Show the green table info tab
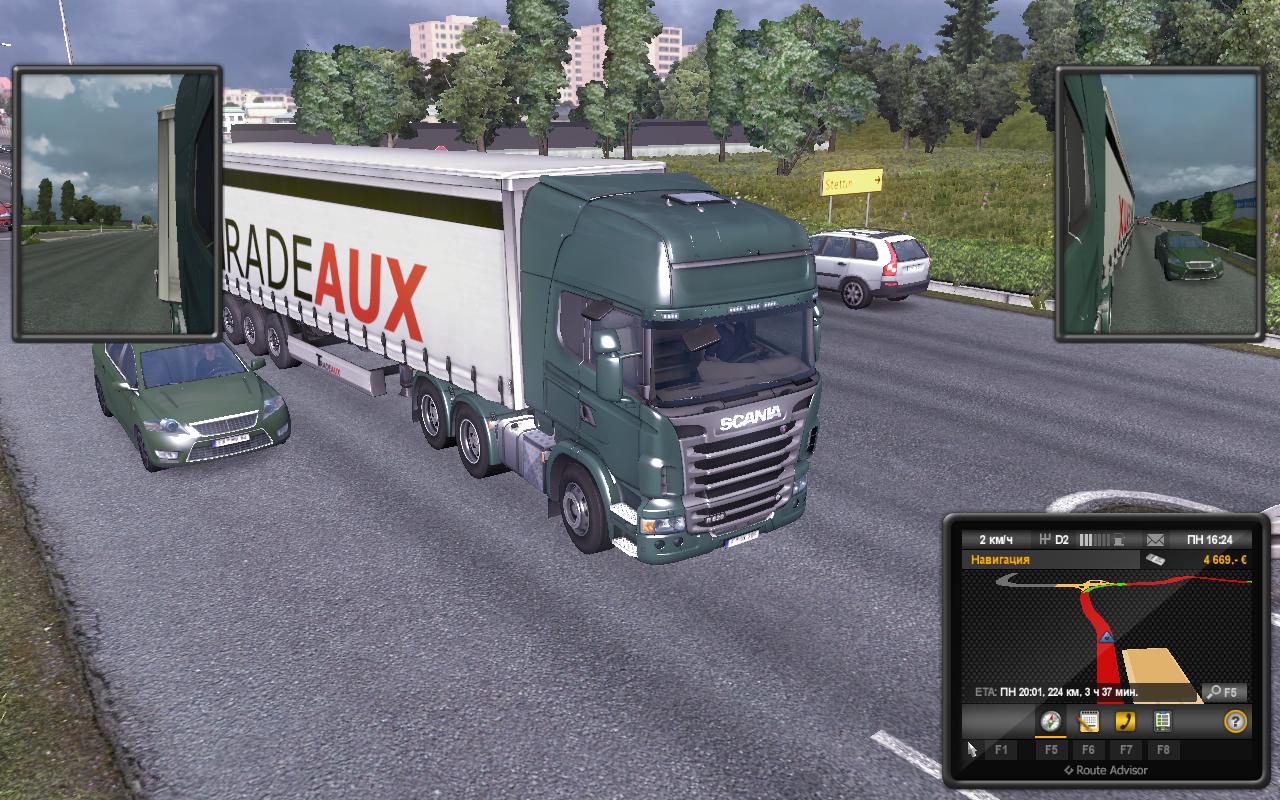Viewport: 1280px width, 800px height. 1162,721
